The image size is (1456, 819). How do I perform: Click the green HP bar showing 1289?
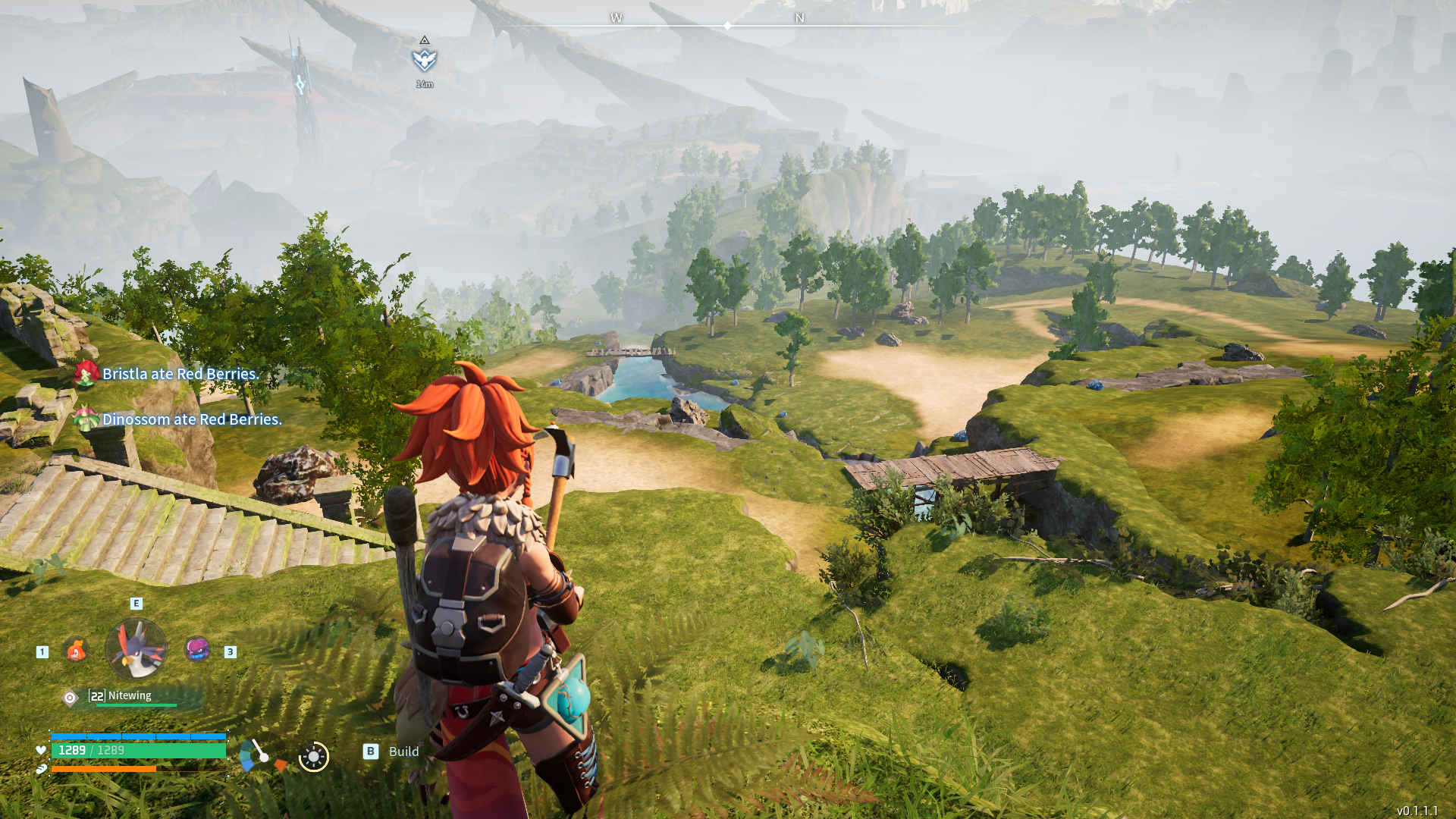[139, 748]
